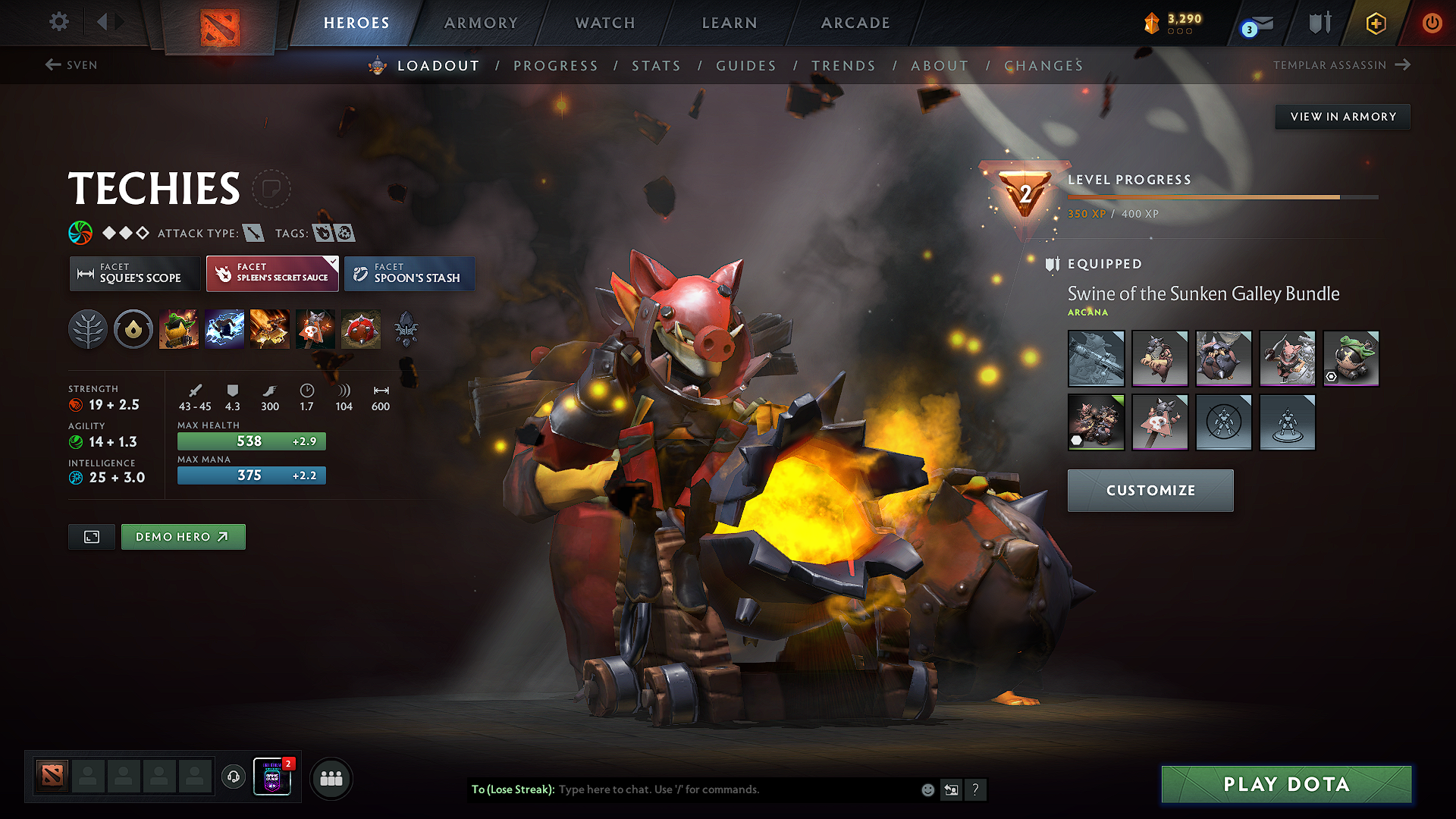The height and width of the screenshot is (819, 1456).
Task: Inspect the Sticky Bomb ability icon
Action: tap(180, 328)
